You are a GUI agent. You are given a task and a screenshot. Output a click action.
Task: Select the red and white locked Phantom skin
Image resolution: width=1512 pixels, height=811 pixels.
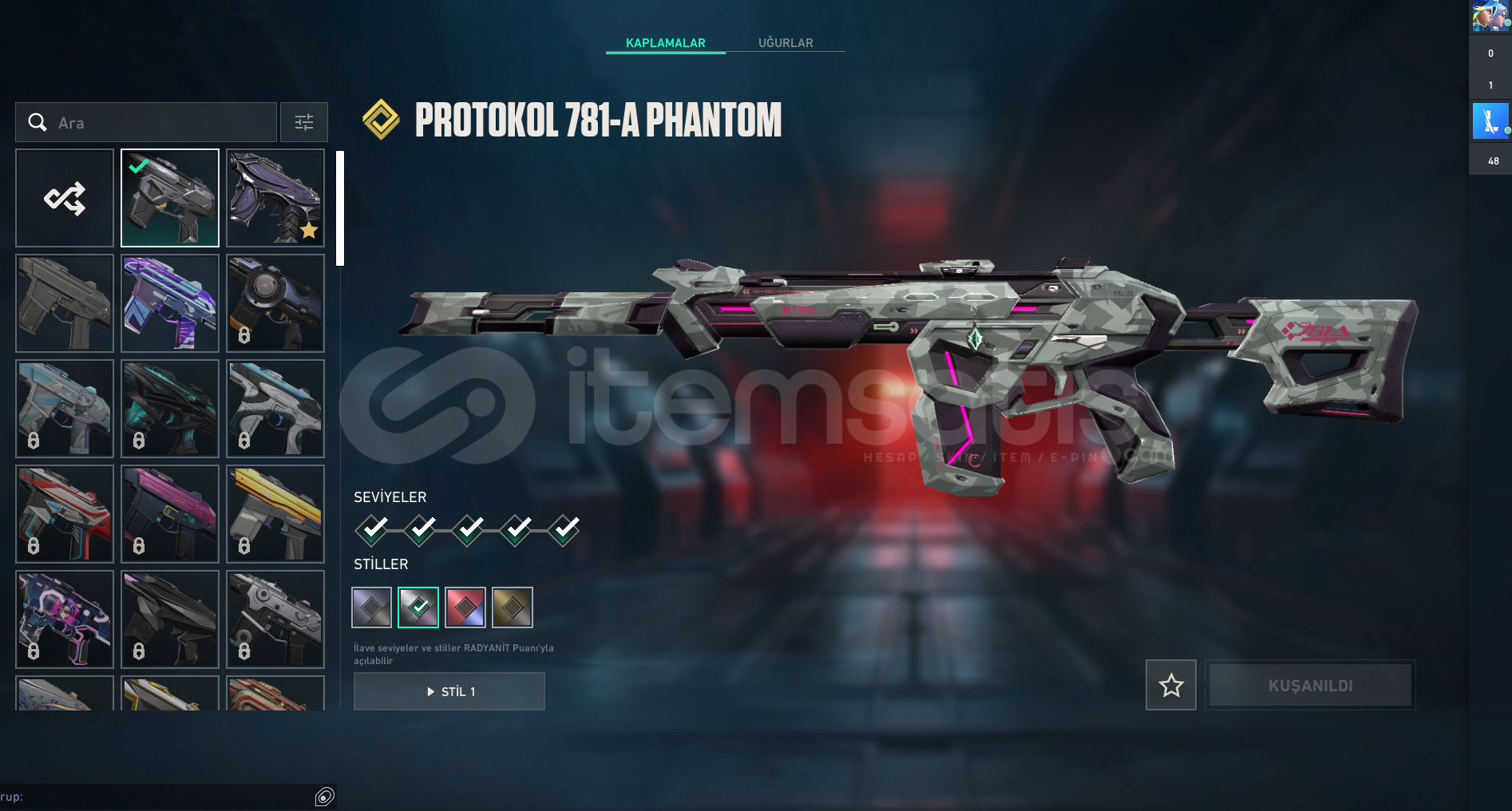click(x=65, y=514)
